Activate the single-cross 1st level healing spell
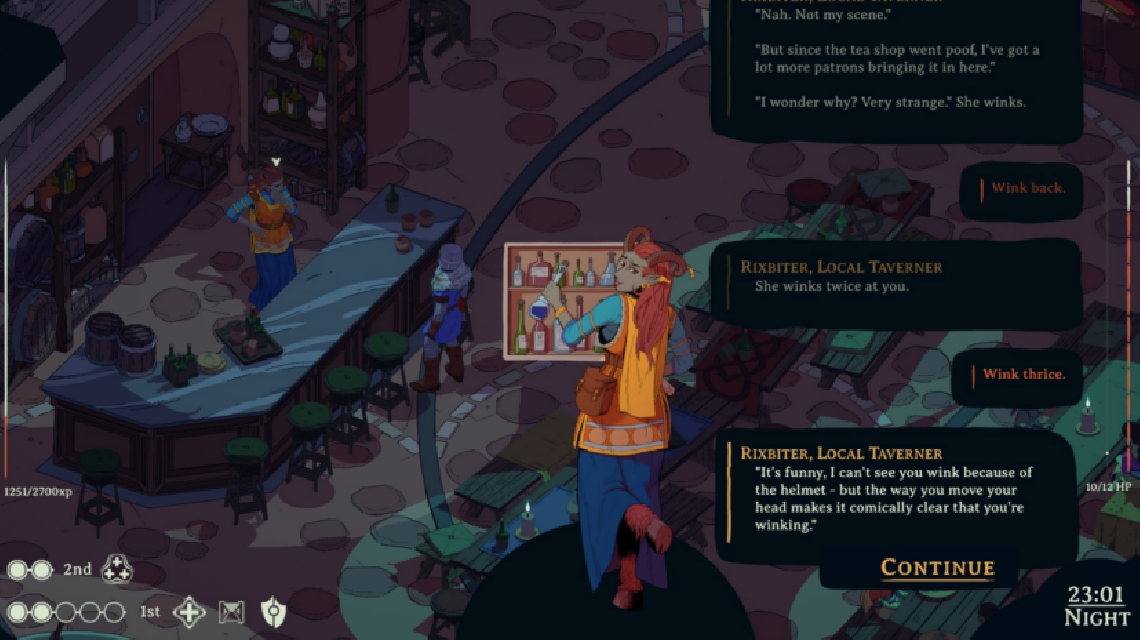 189,611
